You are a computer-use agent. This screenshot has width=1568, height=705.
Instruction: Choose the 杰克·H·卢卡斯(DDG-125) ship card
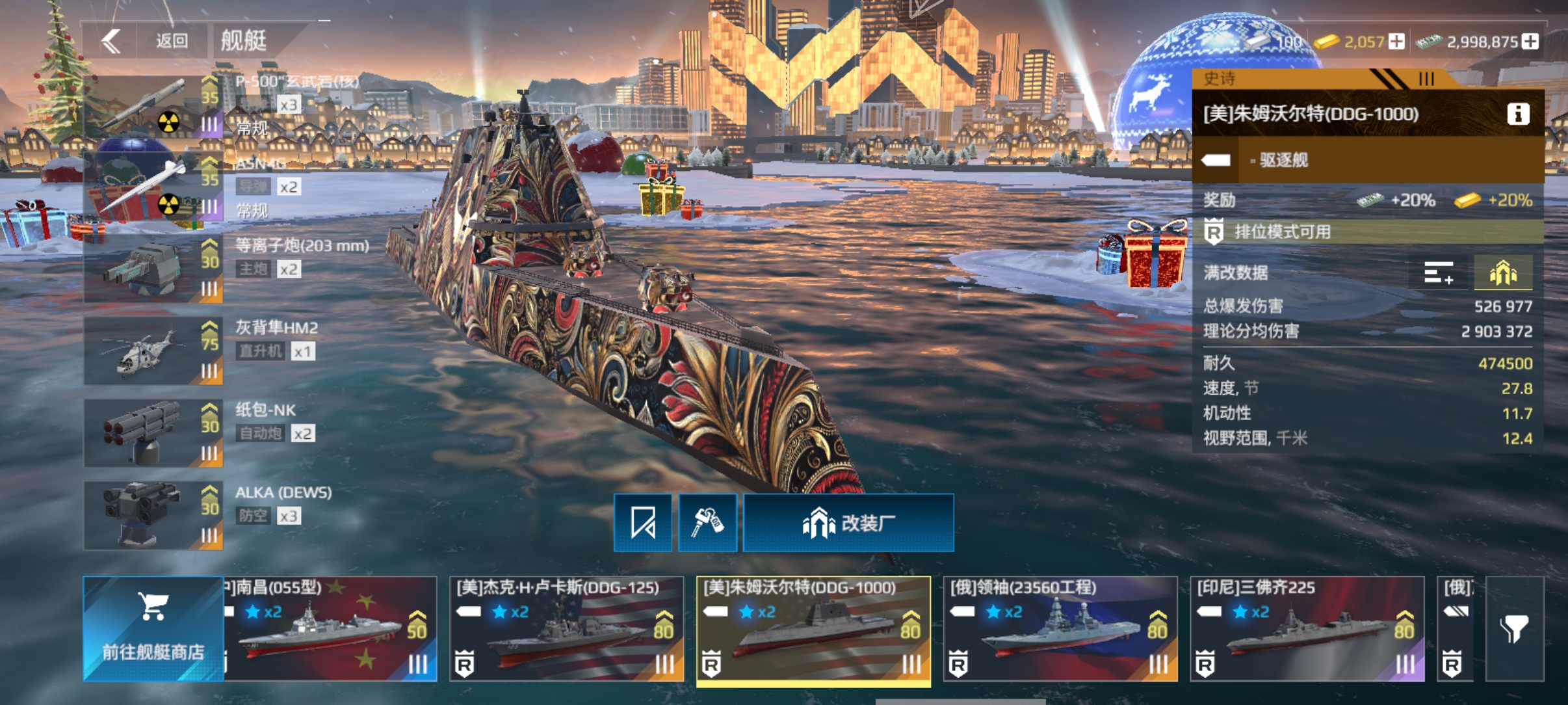point(566,628)
